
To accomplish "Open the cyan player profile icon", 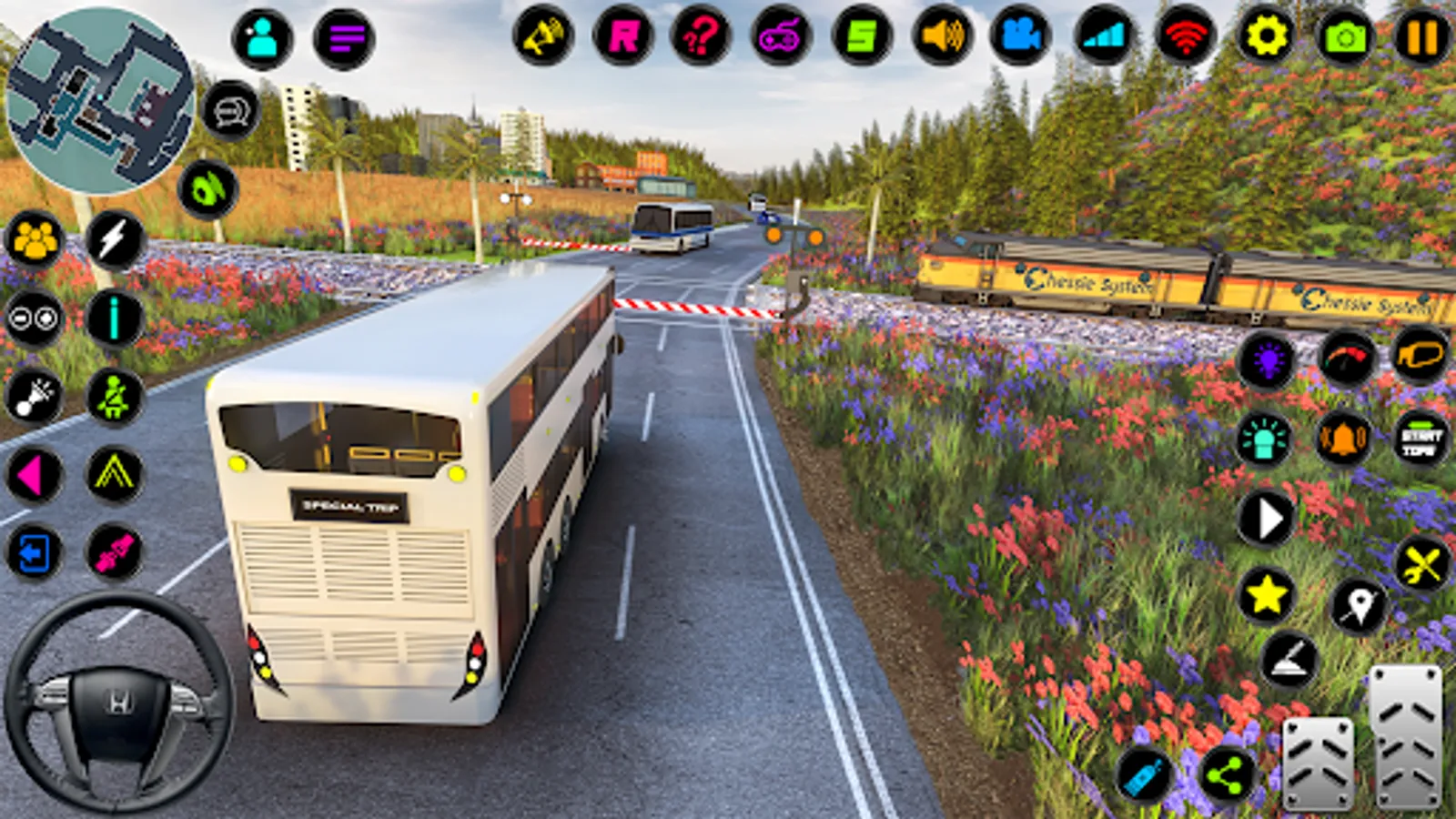I will [262, 38].
